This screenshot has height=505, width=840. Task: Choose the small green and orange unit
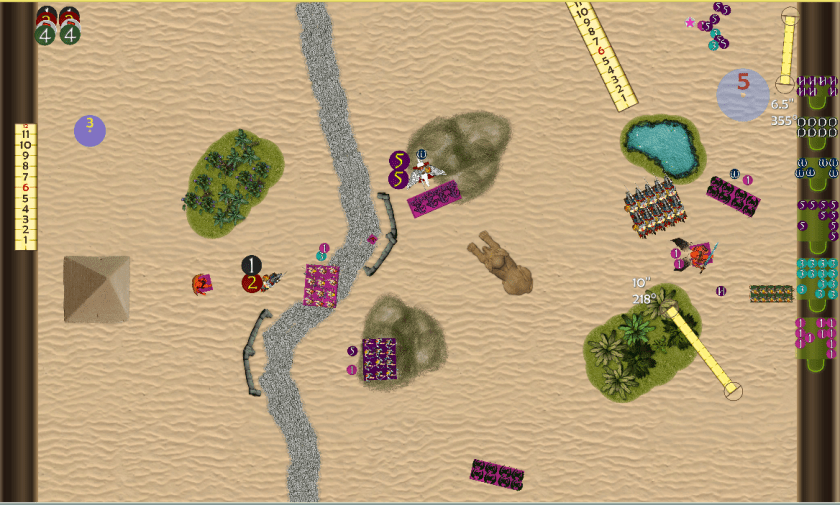click(x=771, y=293)
